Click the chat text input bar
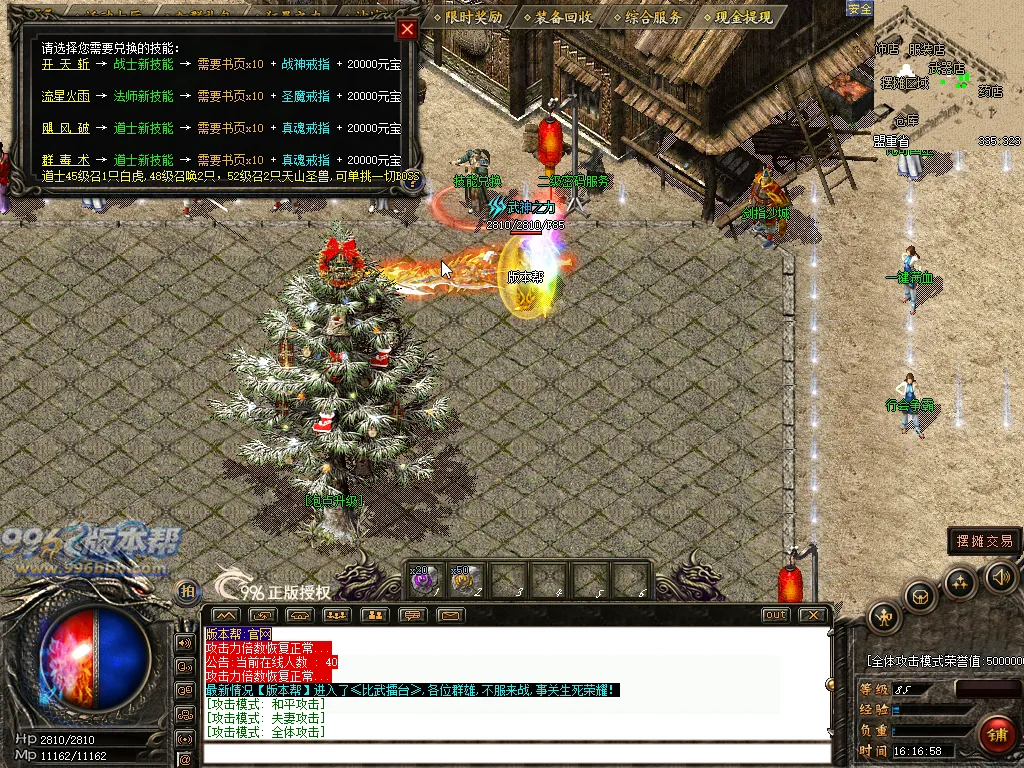This screenshot has height=768, width=1024. tap(515, 753)
